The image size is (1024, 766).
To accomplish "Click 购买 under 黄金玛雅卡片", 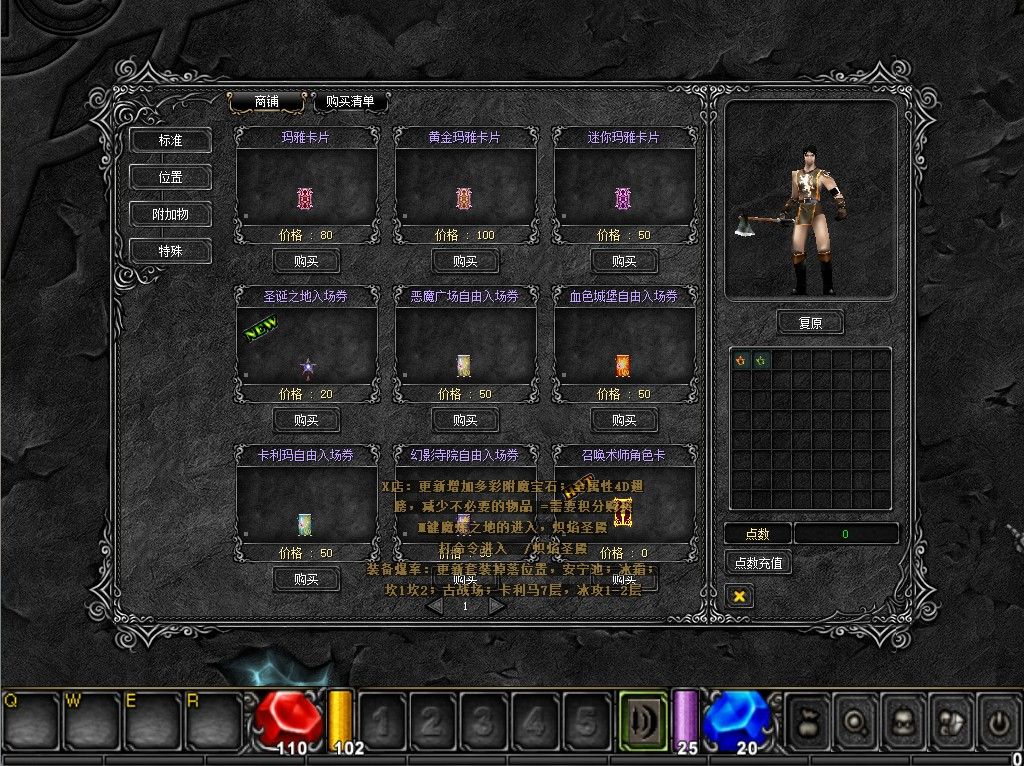I will tap(465, 261).
